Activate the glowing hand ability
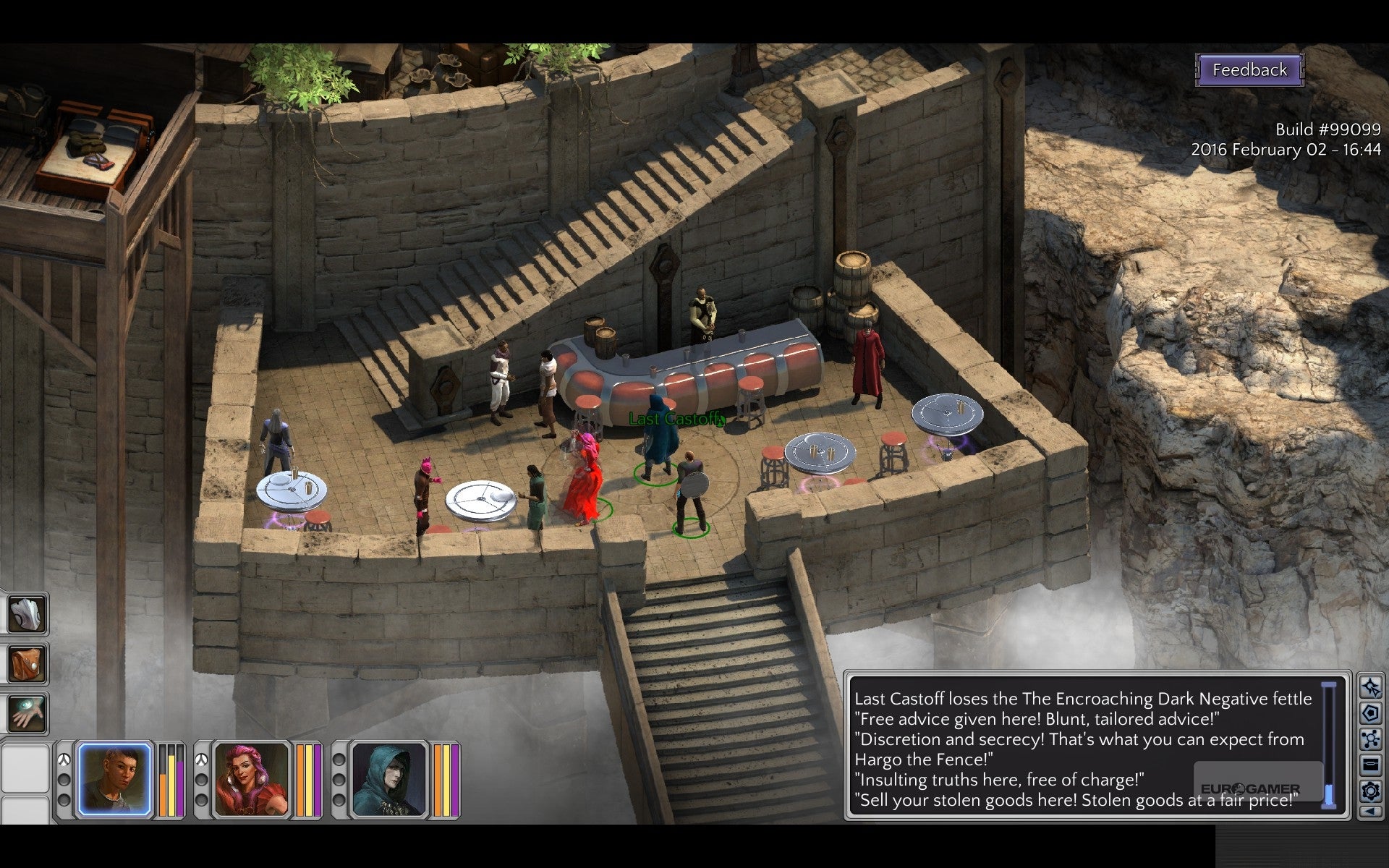This screenshot has height=868, width=1389. click(26, 712)
